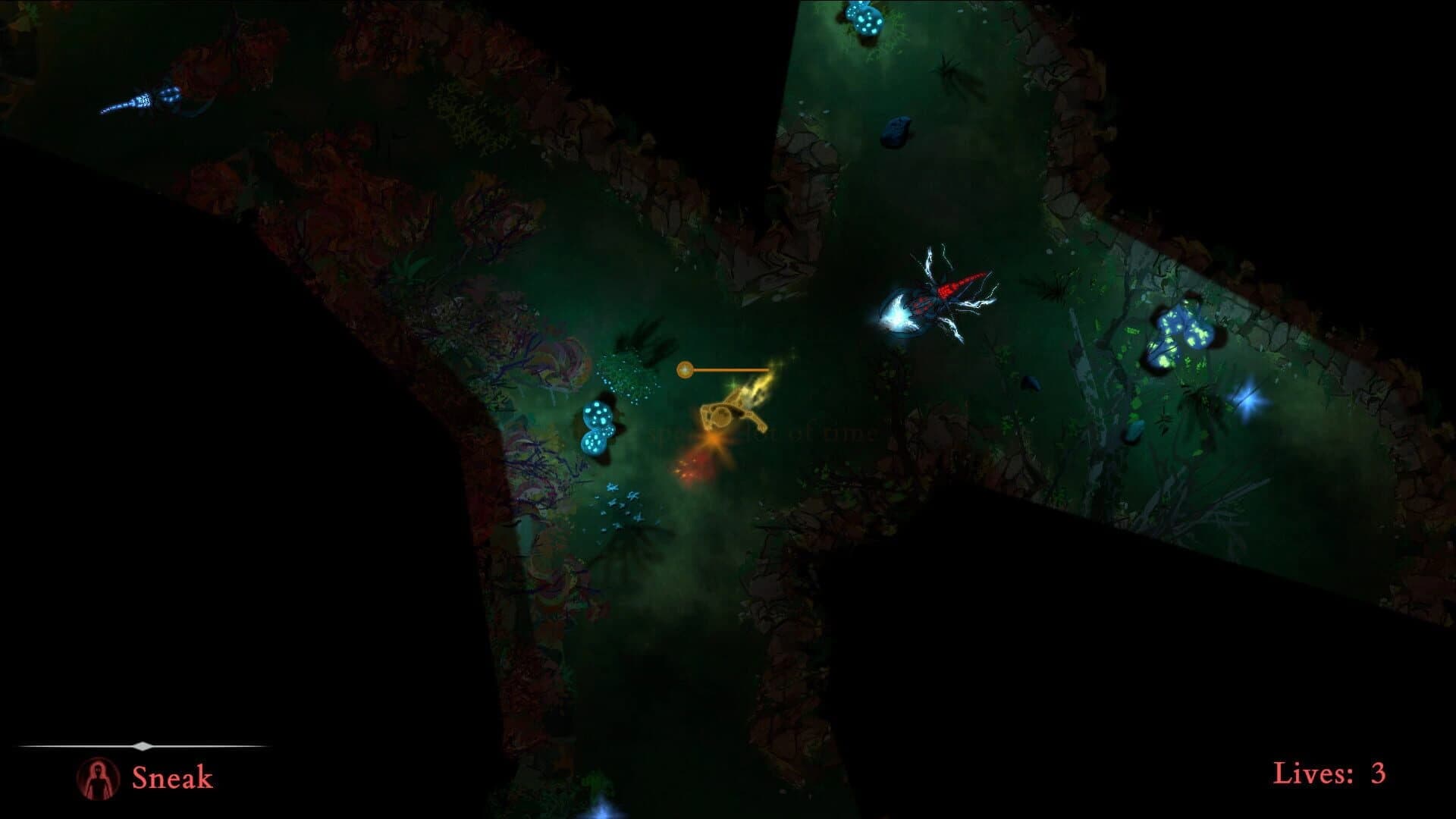The image size is (1456, 819).
Task: Click the blue jellyfish near the top edge
Action: click(x=864, y=19)
